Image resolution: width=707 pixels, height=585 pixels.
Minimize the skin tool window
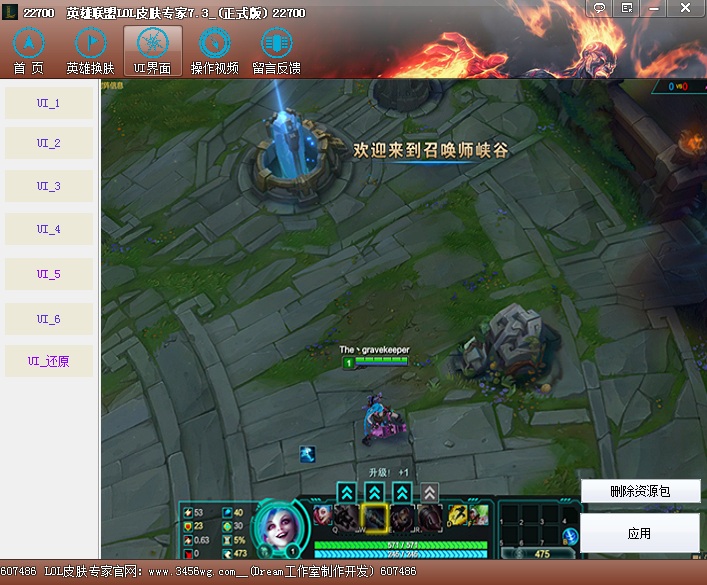coord(655,7)
